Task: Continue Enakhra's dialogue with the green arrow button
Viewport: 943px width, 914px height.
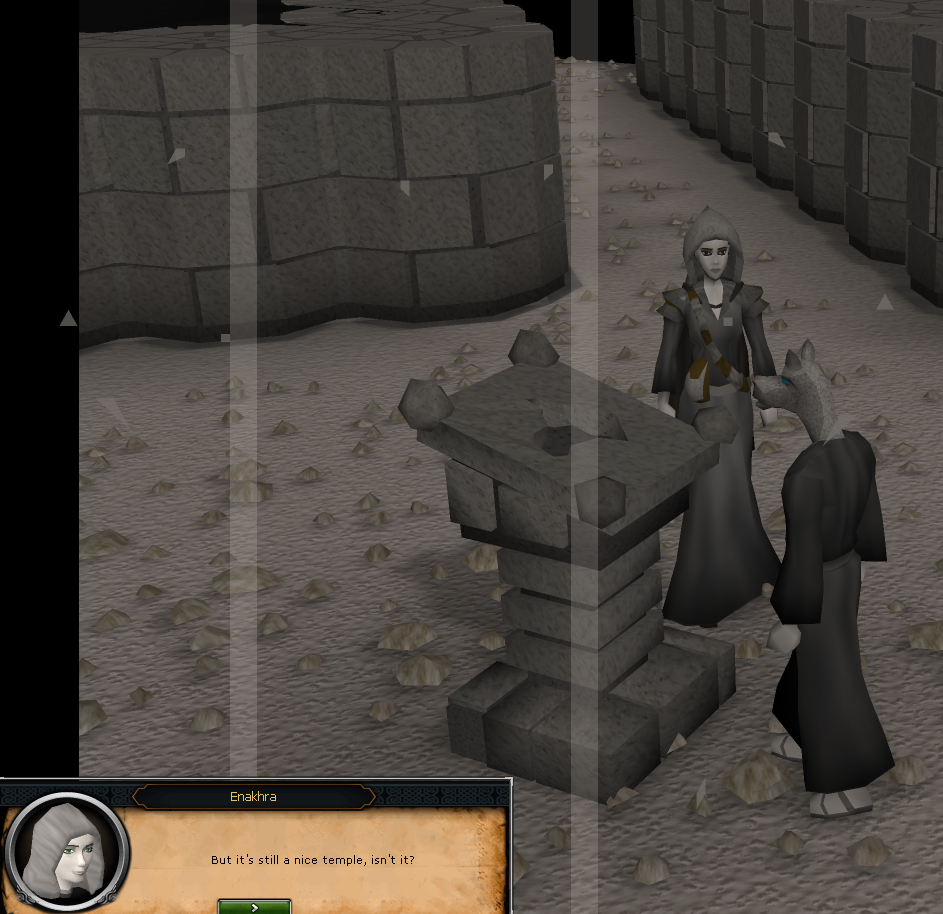Action: coord(255,906)
